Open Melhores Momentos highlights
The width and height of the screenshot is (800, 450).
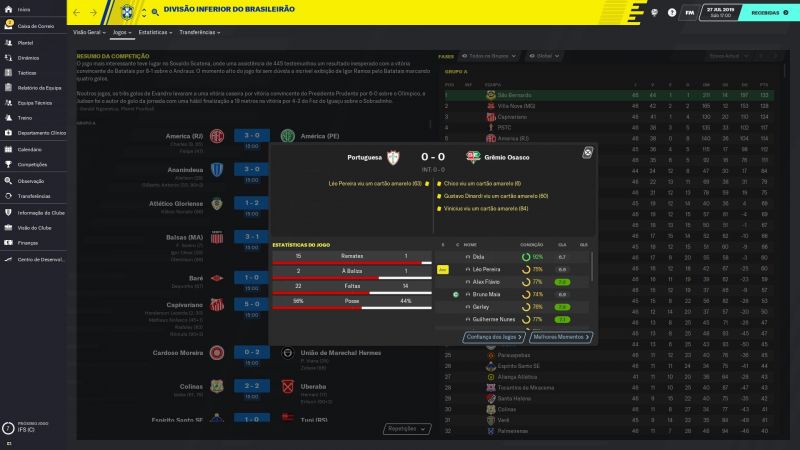click(x=562, y=337)
